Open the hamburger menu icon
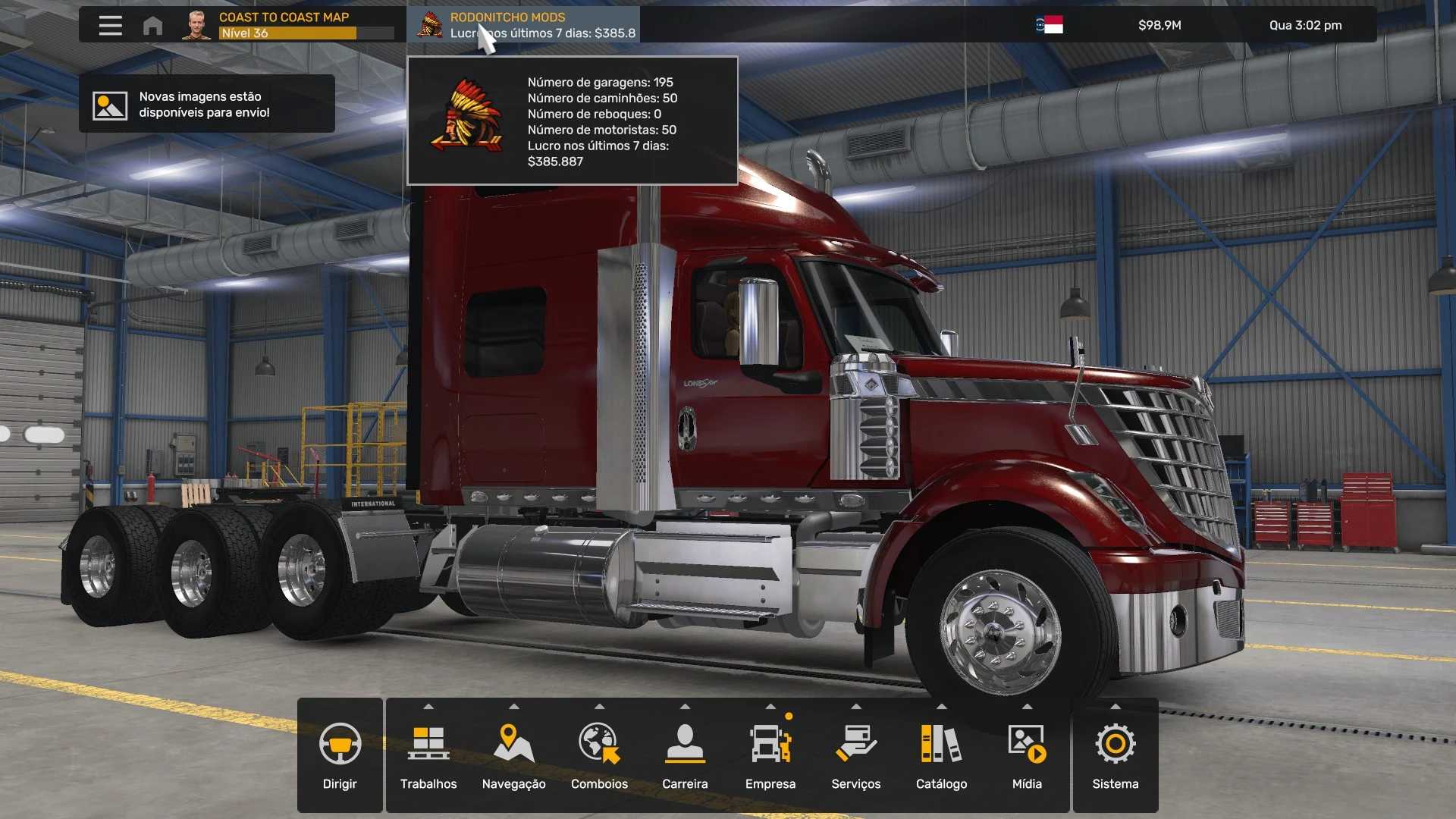 click(x=110, y=25)
